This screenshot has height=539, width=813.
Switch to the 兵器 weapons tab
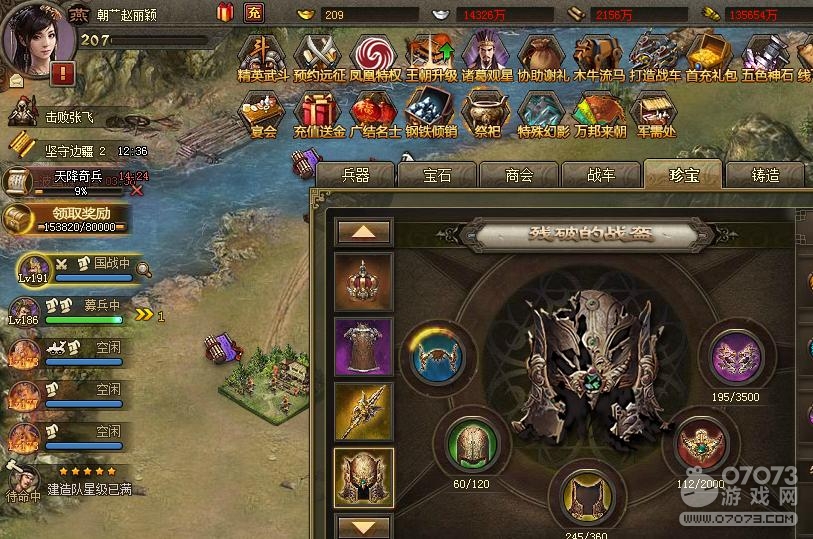pos(355,175)
